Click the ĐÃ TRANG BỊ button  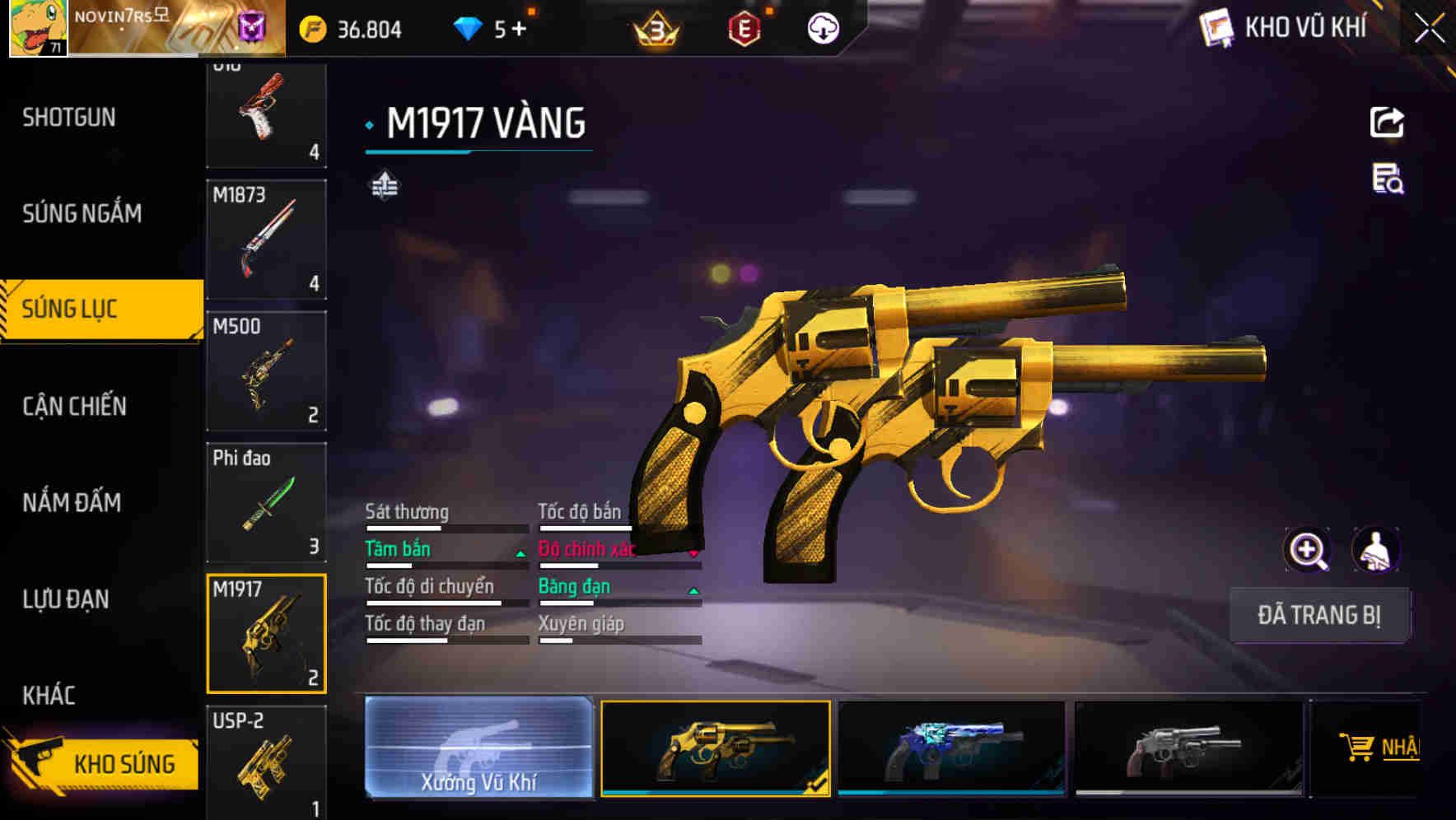(1318, 615)
